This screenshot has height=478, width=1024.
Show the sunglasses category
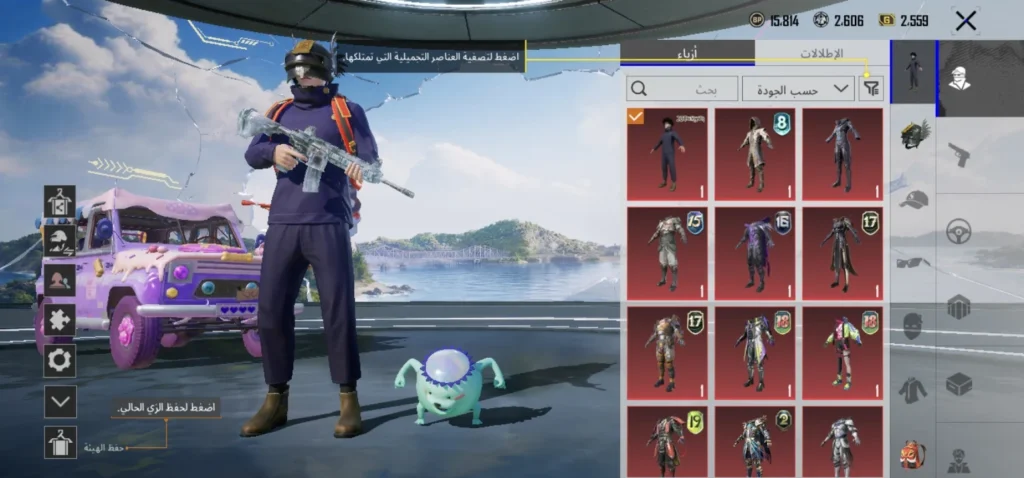[913, 263]
